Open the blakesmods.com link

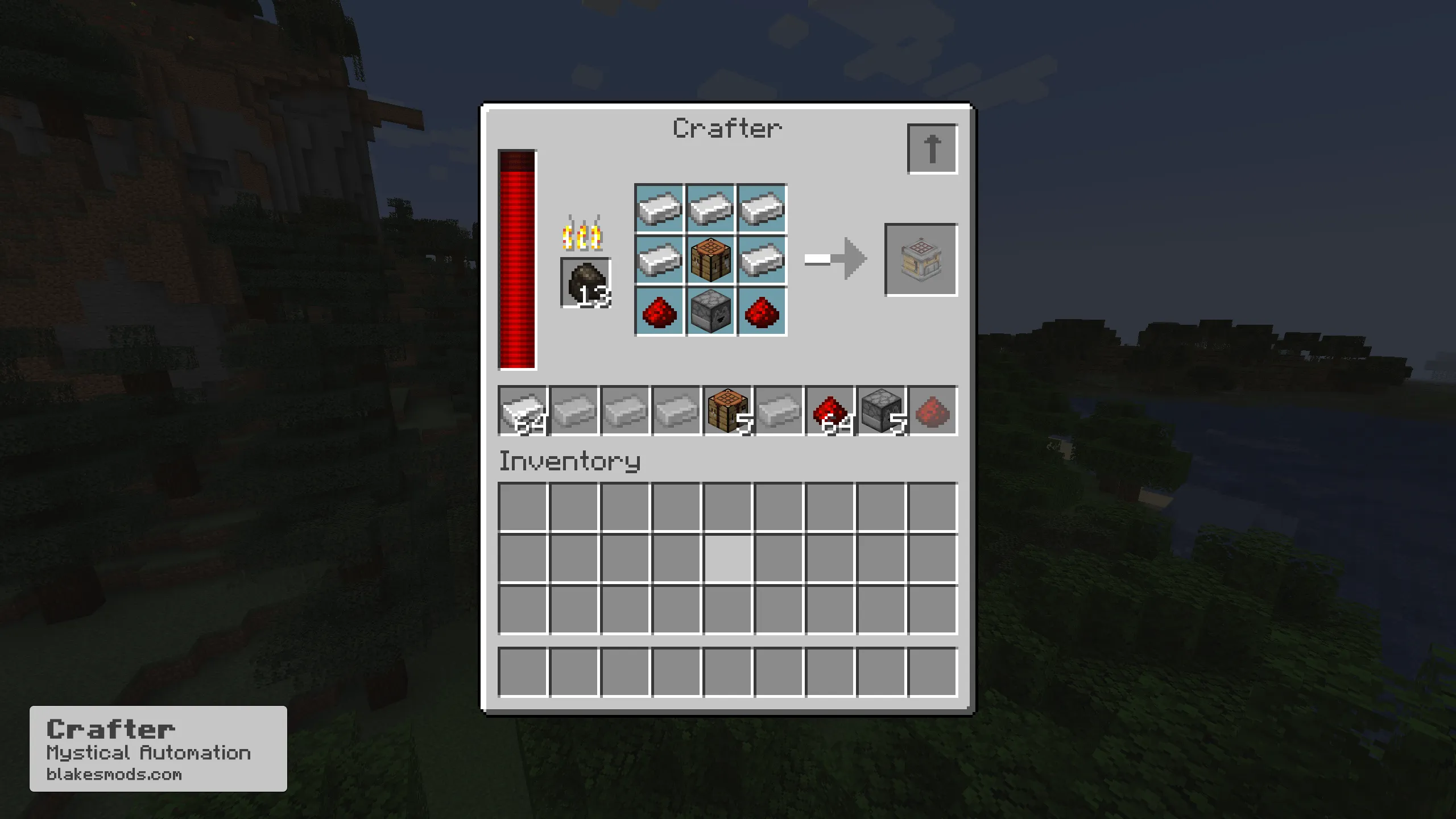[115, 773]
